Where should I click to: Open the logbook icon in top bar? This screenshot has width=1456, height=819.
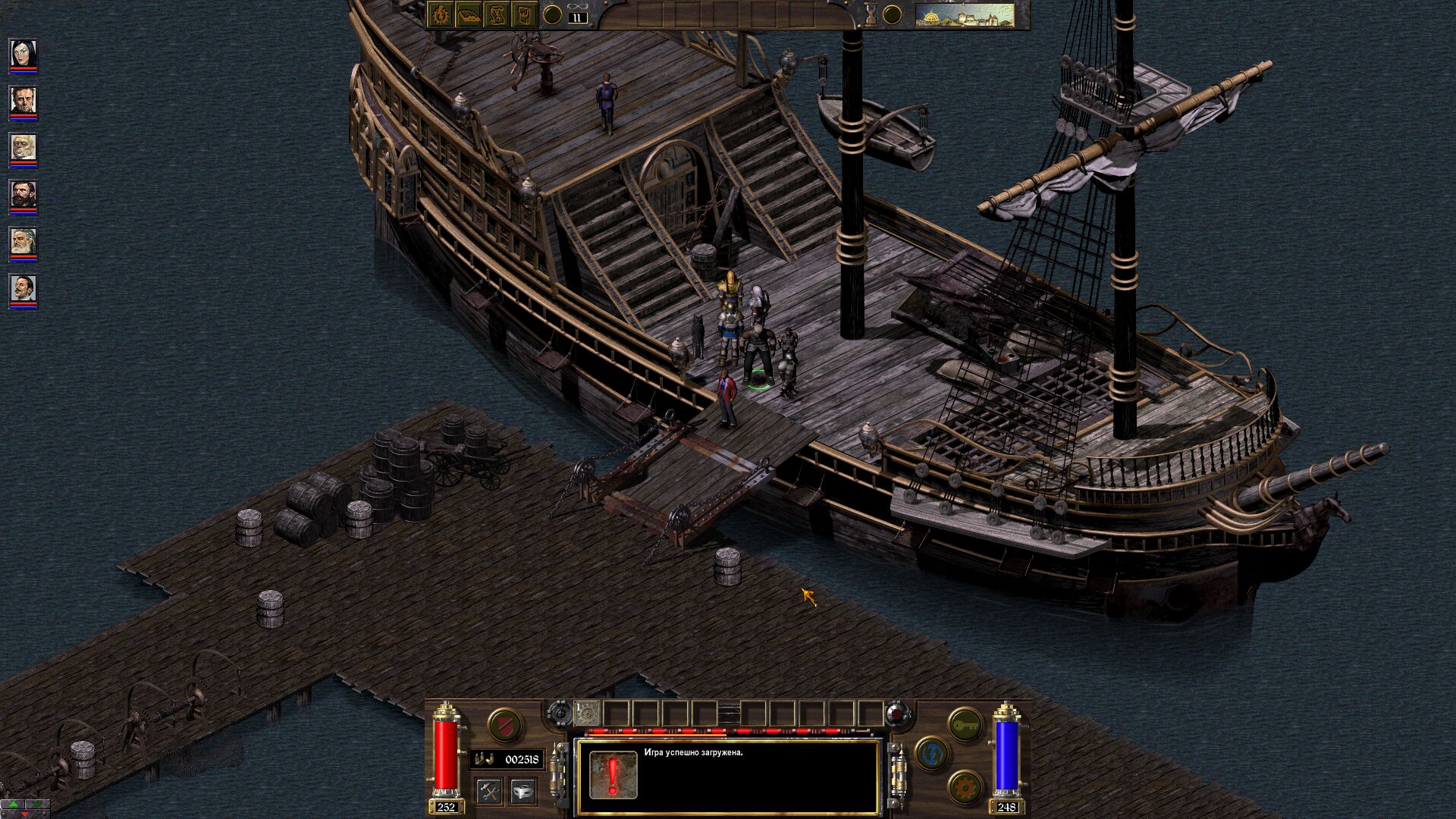pos(469,14)
